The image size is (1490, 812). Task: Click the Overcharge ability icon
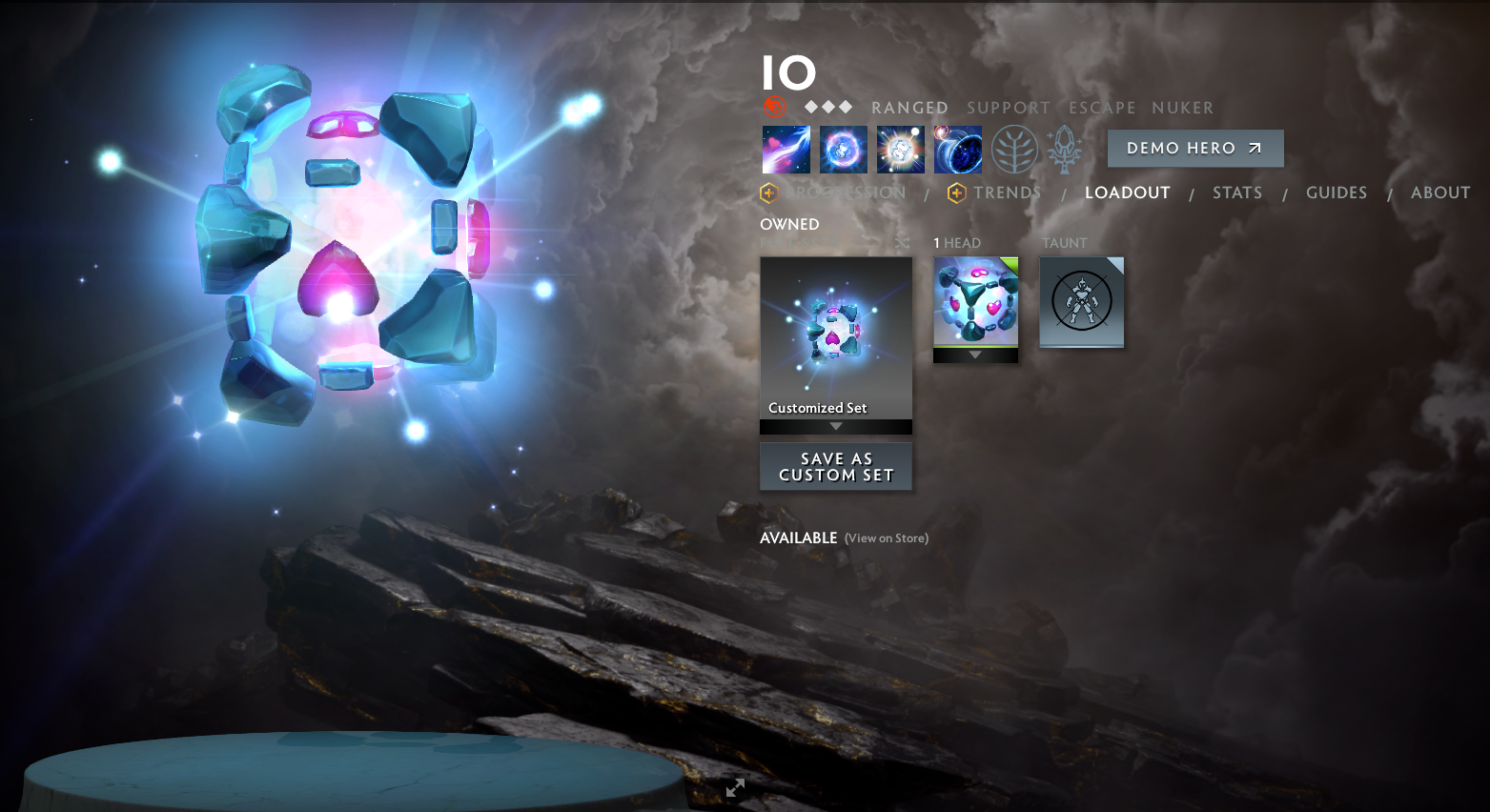[900, 149]
